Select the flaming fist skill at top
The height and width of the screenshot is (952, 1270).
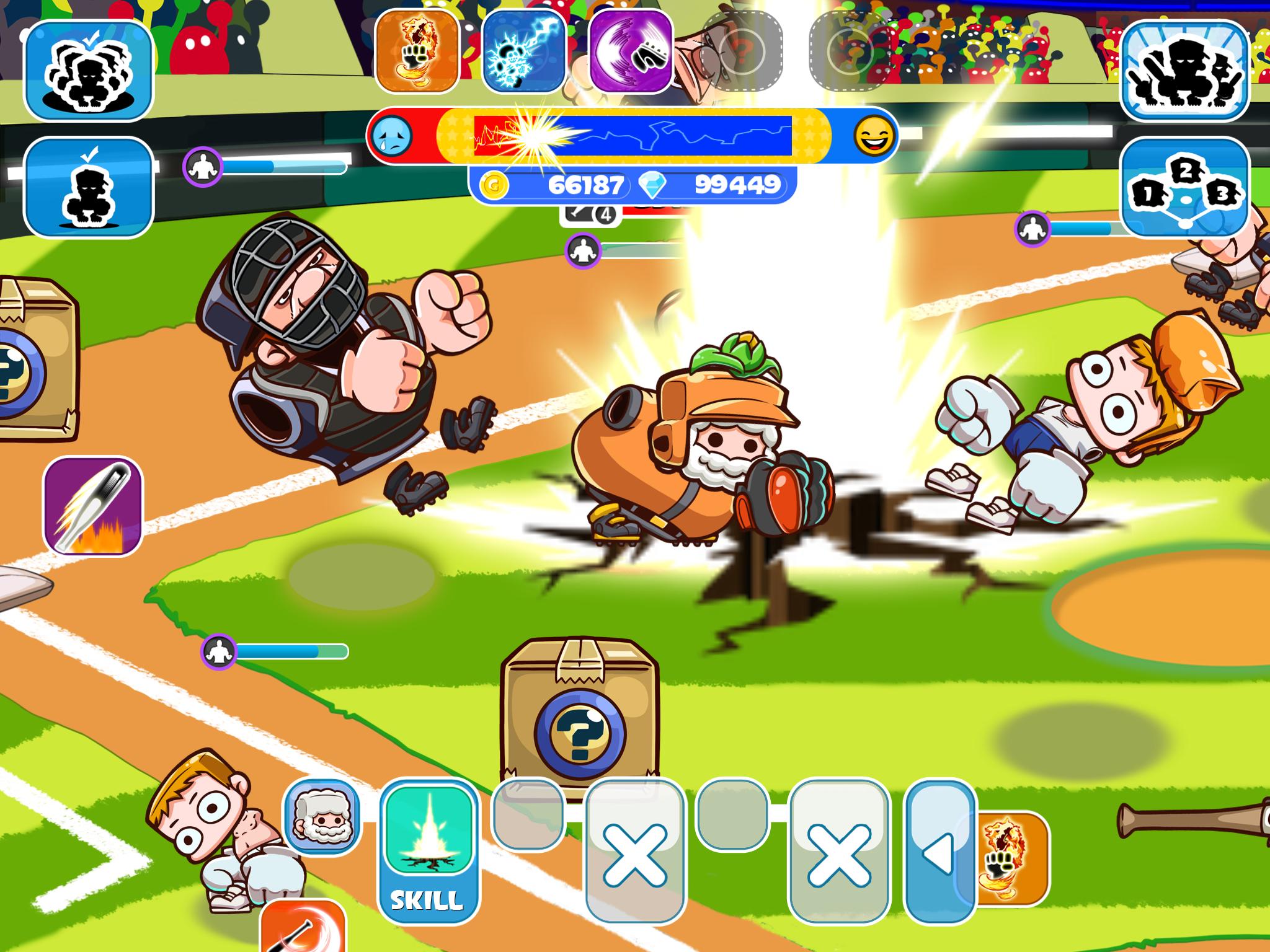pyautogui.click(x=417, y=51)
